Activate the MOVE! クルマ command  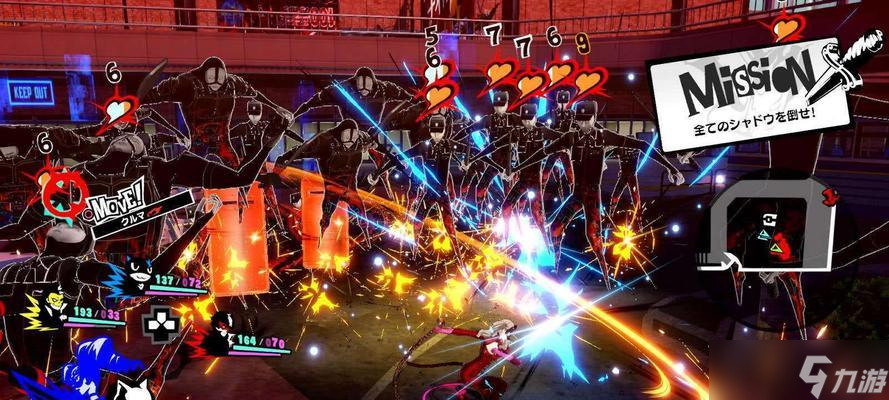click(115, 205)
